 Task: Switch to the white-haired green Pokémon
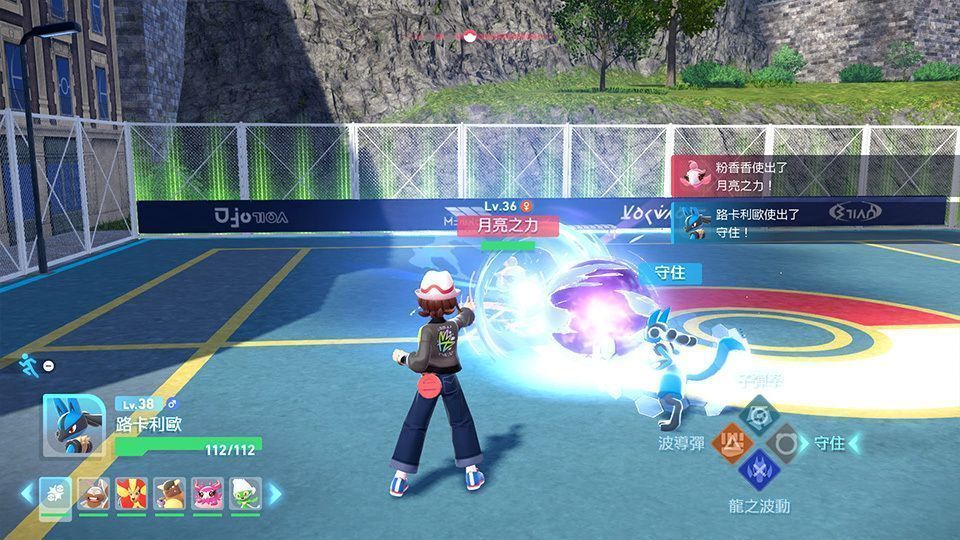[245, 493]
